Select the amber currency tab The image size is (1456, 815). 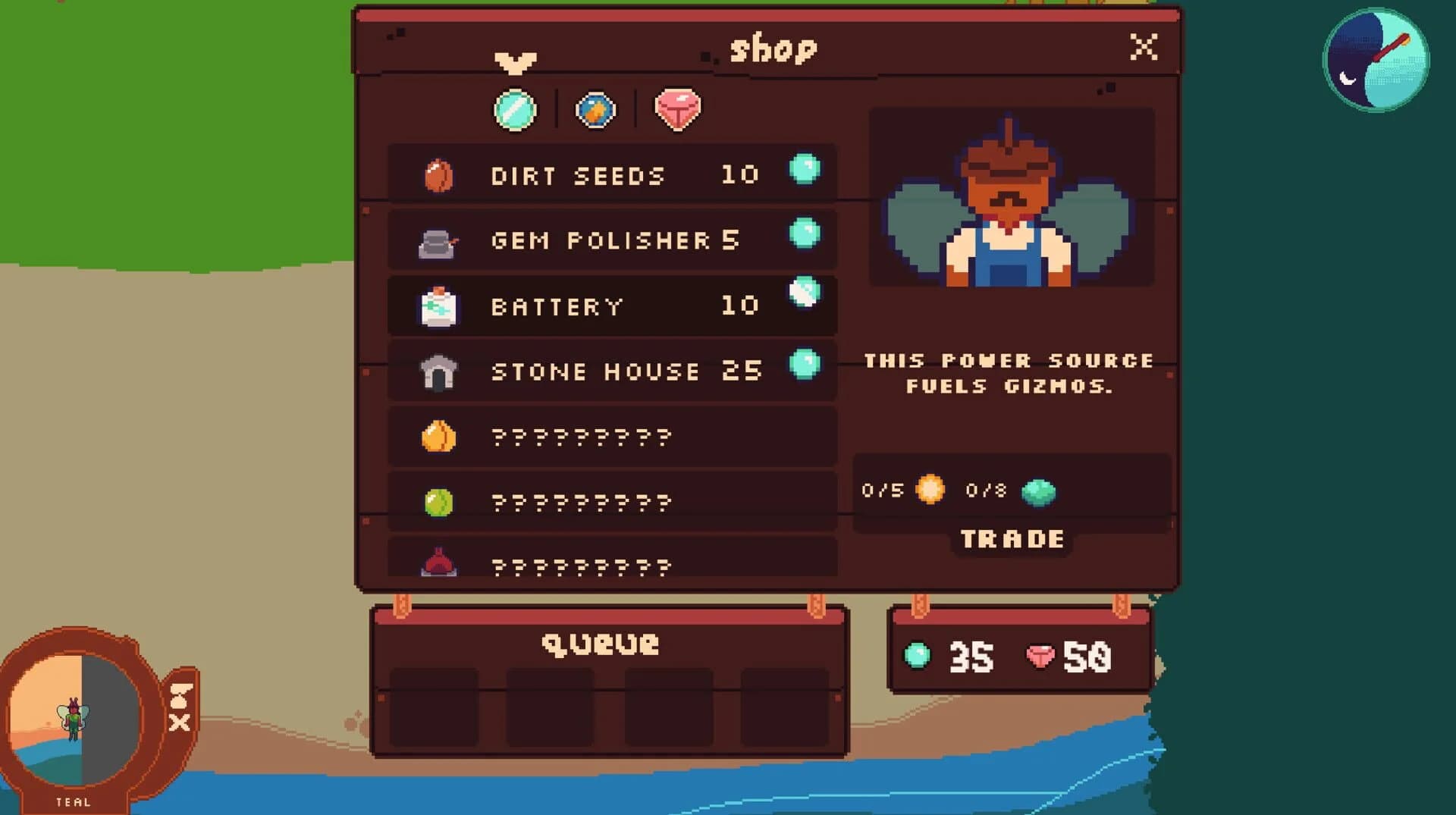596,110
